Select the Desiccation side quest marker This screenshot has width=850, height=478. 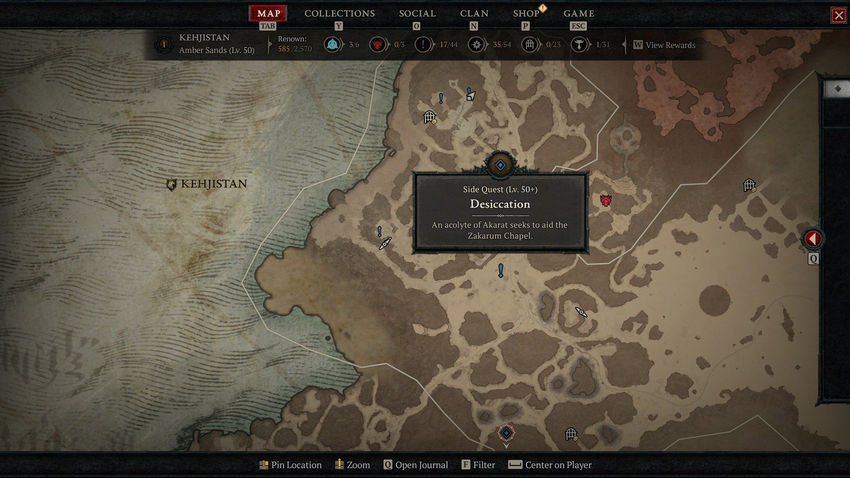click(500, 164)
